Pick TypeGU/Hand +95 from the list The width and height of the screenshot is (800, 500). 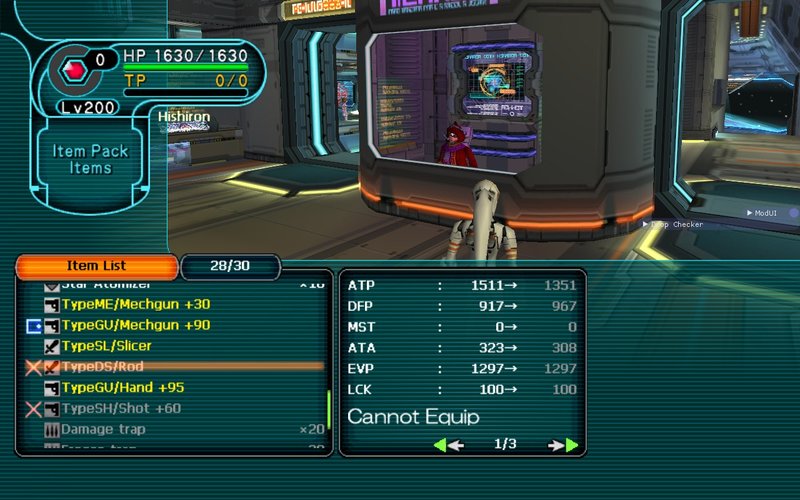[122, 388]
